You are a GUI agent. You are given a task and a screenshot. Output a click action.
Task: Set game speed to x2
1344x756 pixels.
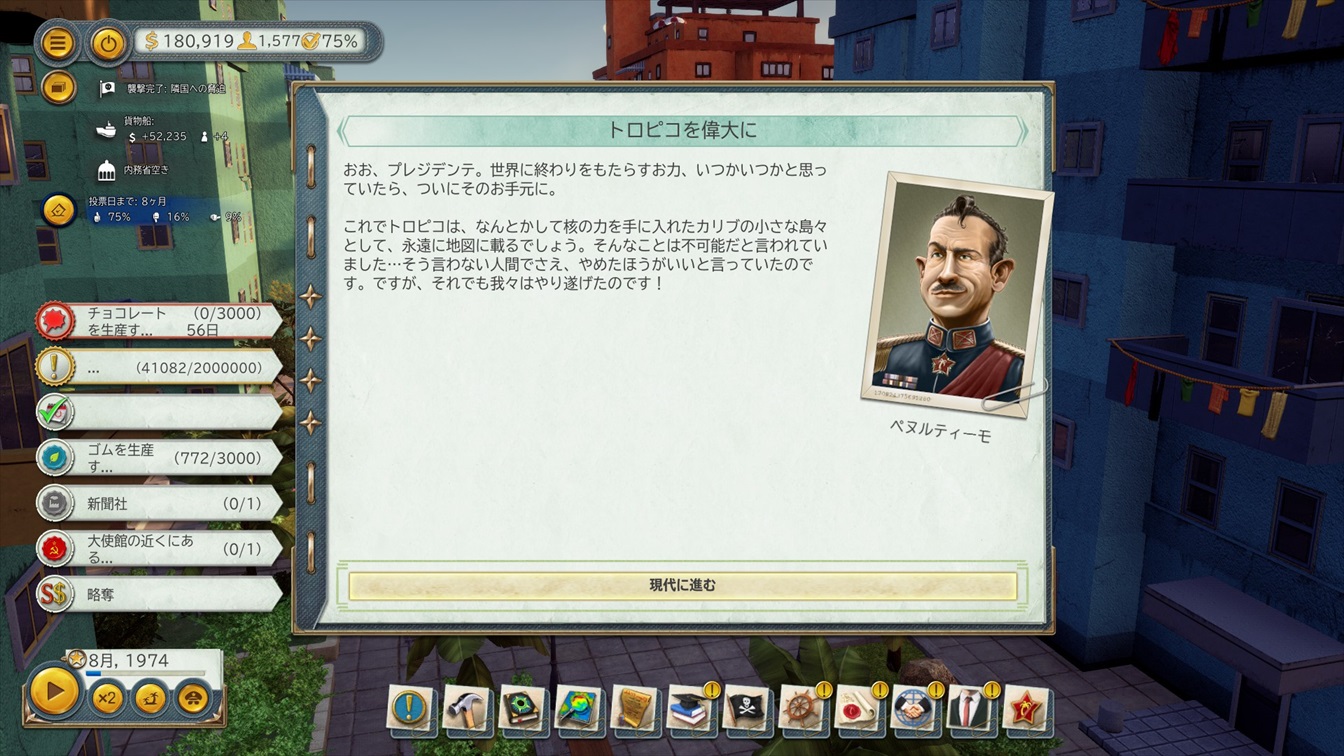coord(107,697)
